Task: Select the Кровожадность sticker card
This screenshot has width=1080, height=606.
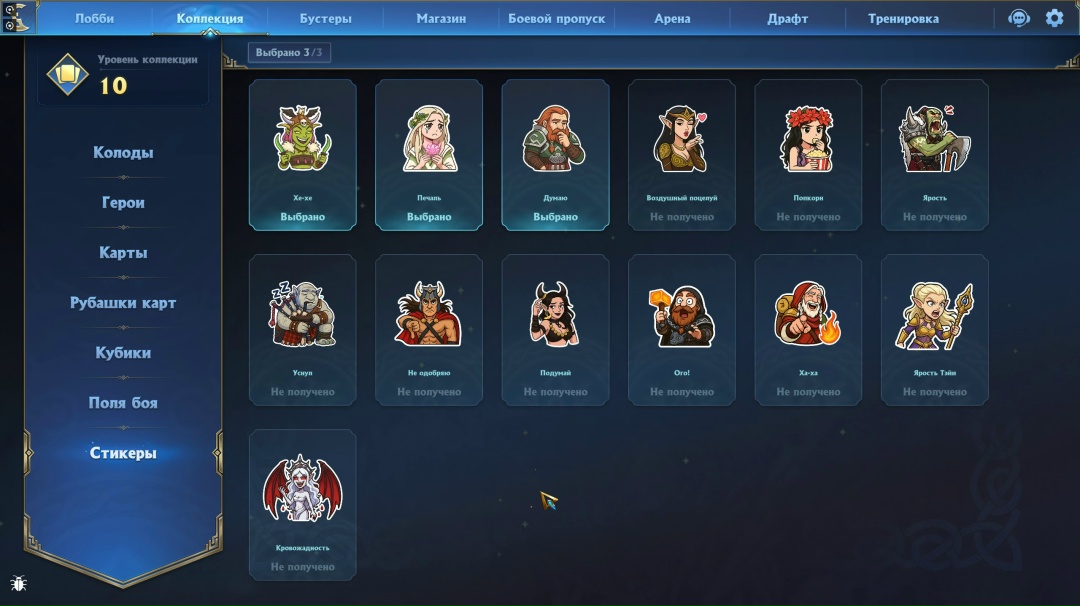Action: tap(302, 505)
